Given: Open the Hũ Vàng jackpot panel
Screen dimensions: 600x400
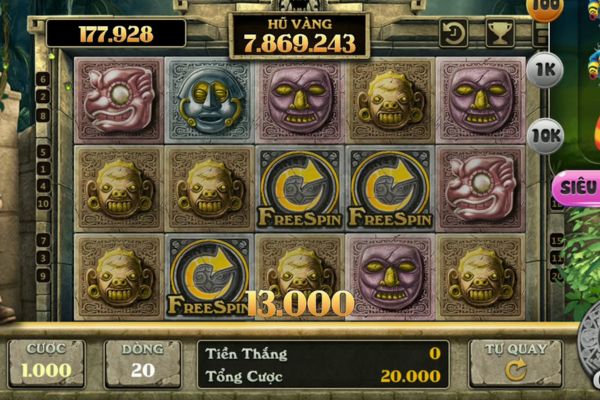Looking at the screenshot, I should point(299,35).
